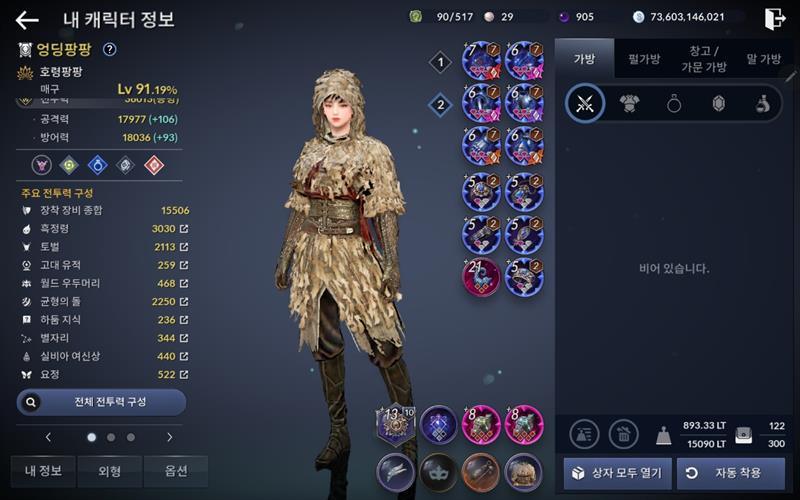800x500 pixels.
Task: Click 상자 모두 열기 to open all boxes
Action: click(x=617, y=473)
